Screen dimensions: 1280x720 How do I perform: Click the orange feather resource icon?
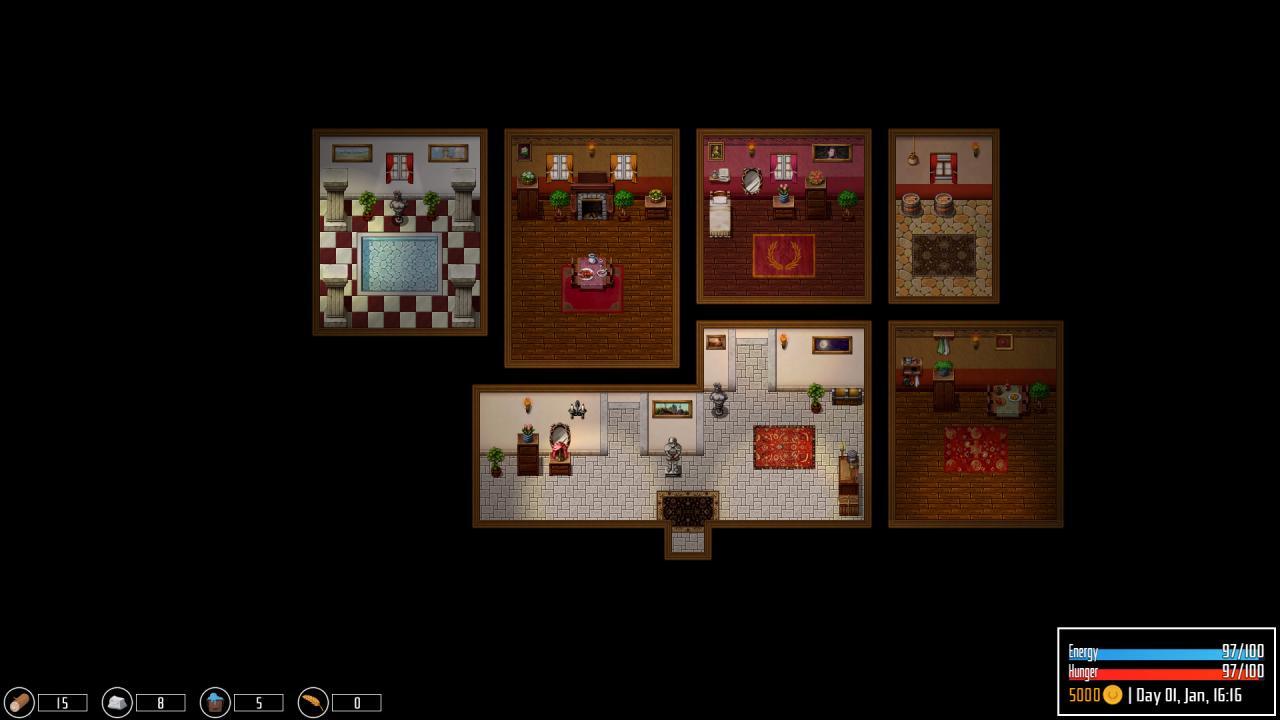313,702
